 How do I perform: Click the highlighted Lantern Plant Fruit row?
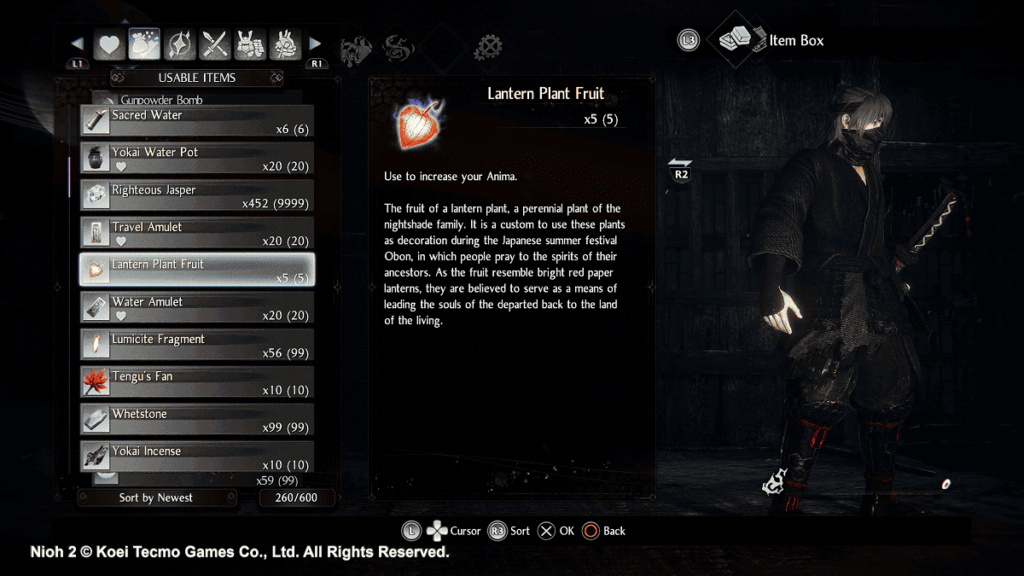[197, 270]
